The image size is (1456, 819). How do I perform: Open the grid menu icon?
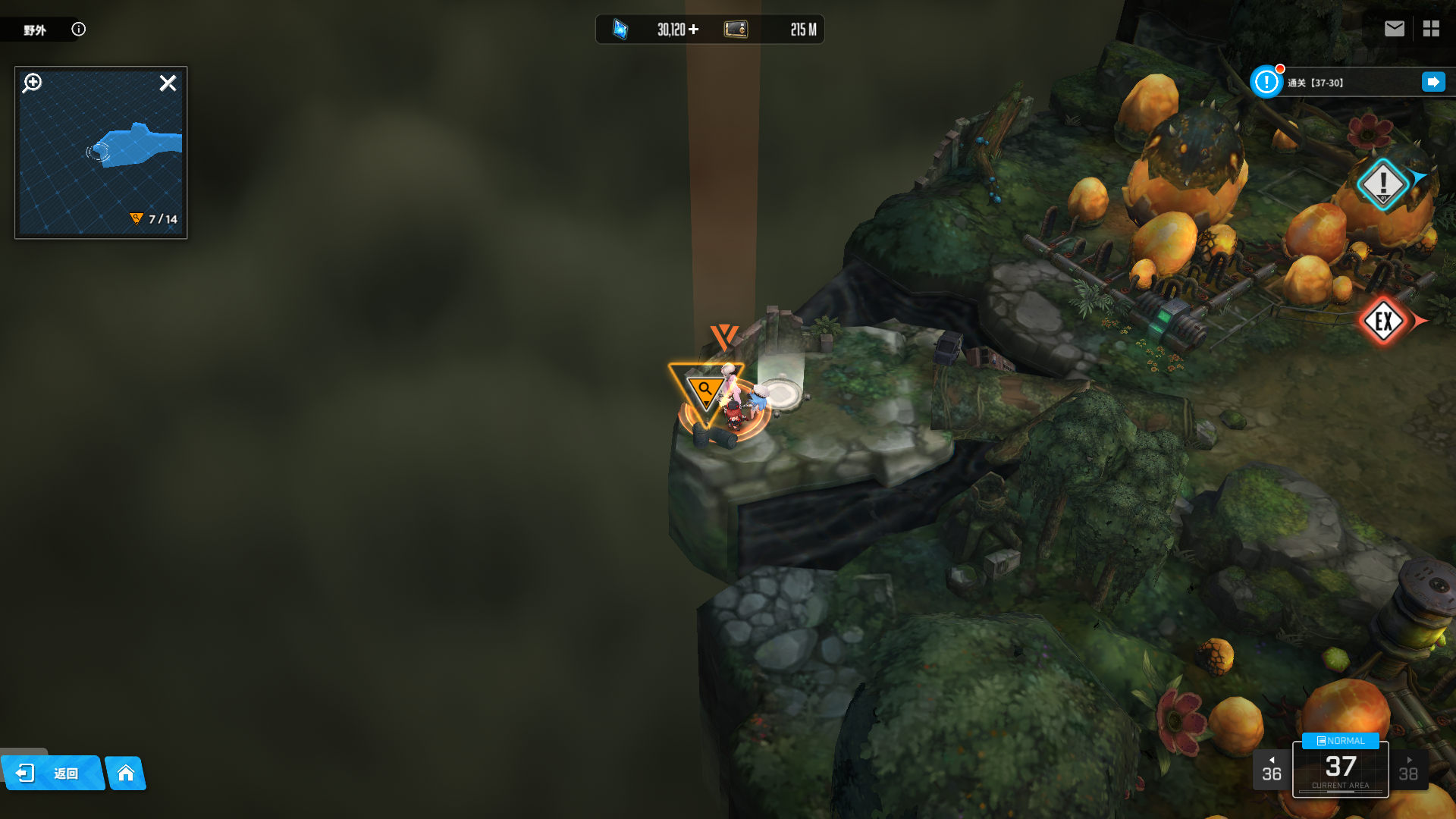[x=1431, y=29]
